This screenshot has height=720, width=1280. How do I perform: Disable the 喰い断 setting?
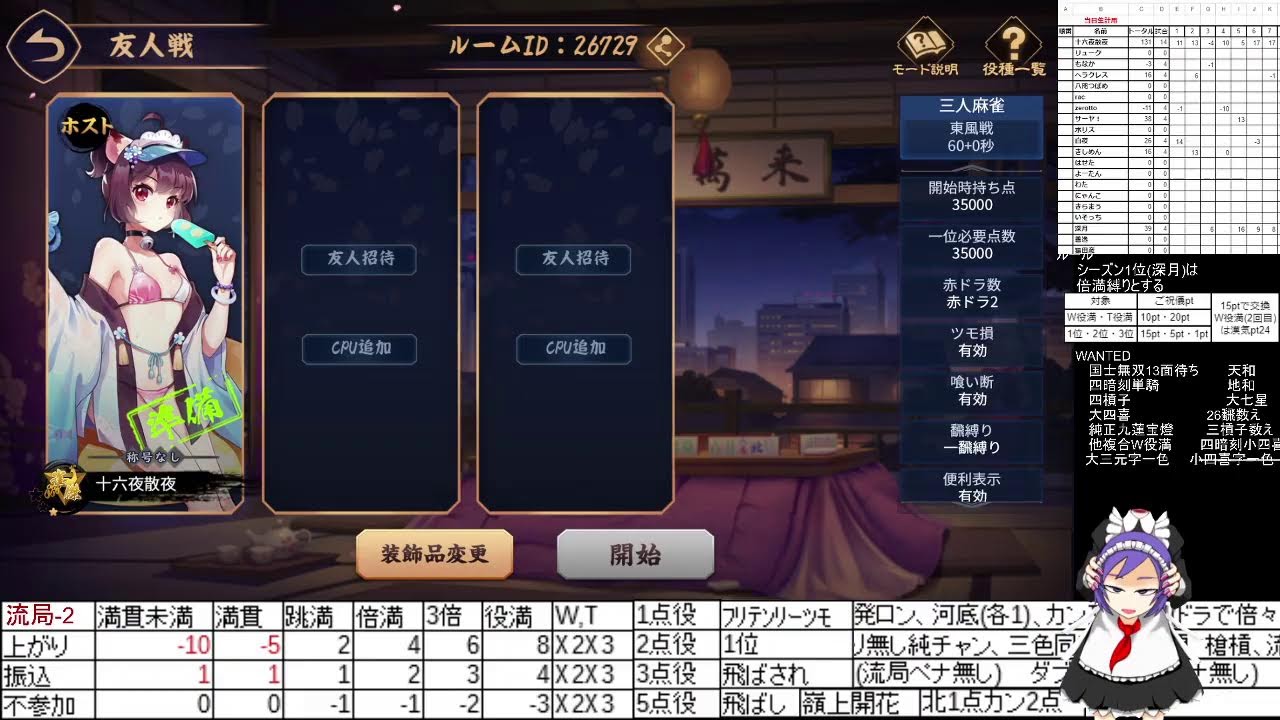click(x=971, y=390)
